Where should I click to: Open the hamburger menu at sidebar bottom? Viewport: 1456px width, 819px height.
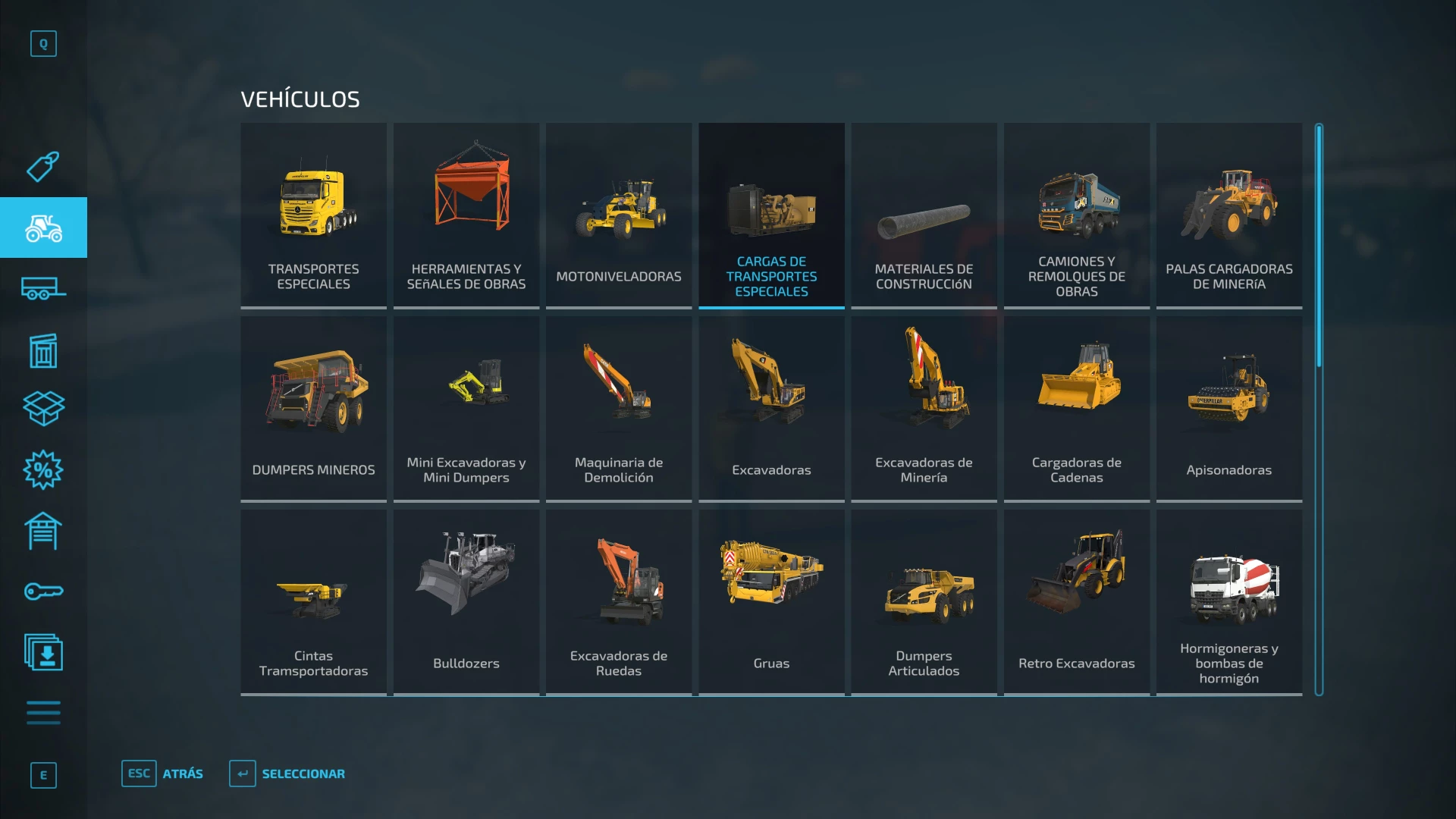click(43, 713)
